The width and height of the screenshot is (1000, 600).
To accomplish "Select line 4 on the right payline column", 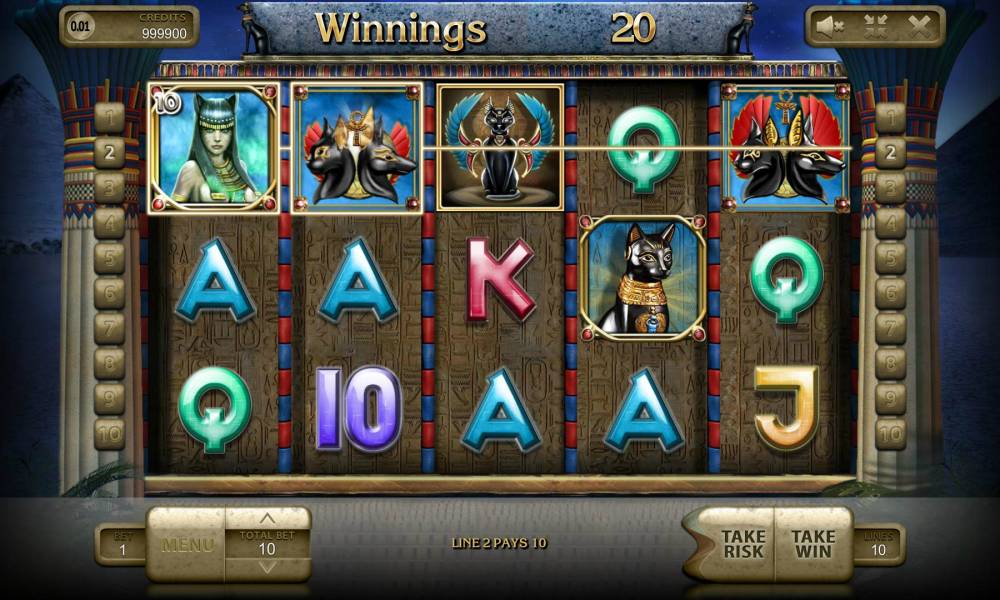I will pyautogui.click(x=890, y=223).
